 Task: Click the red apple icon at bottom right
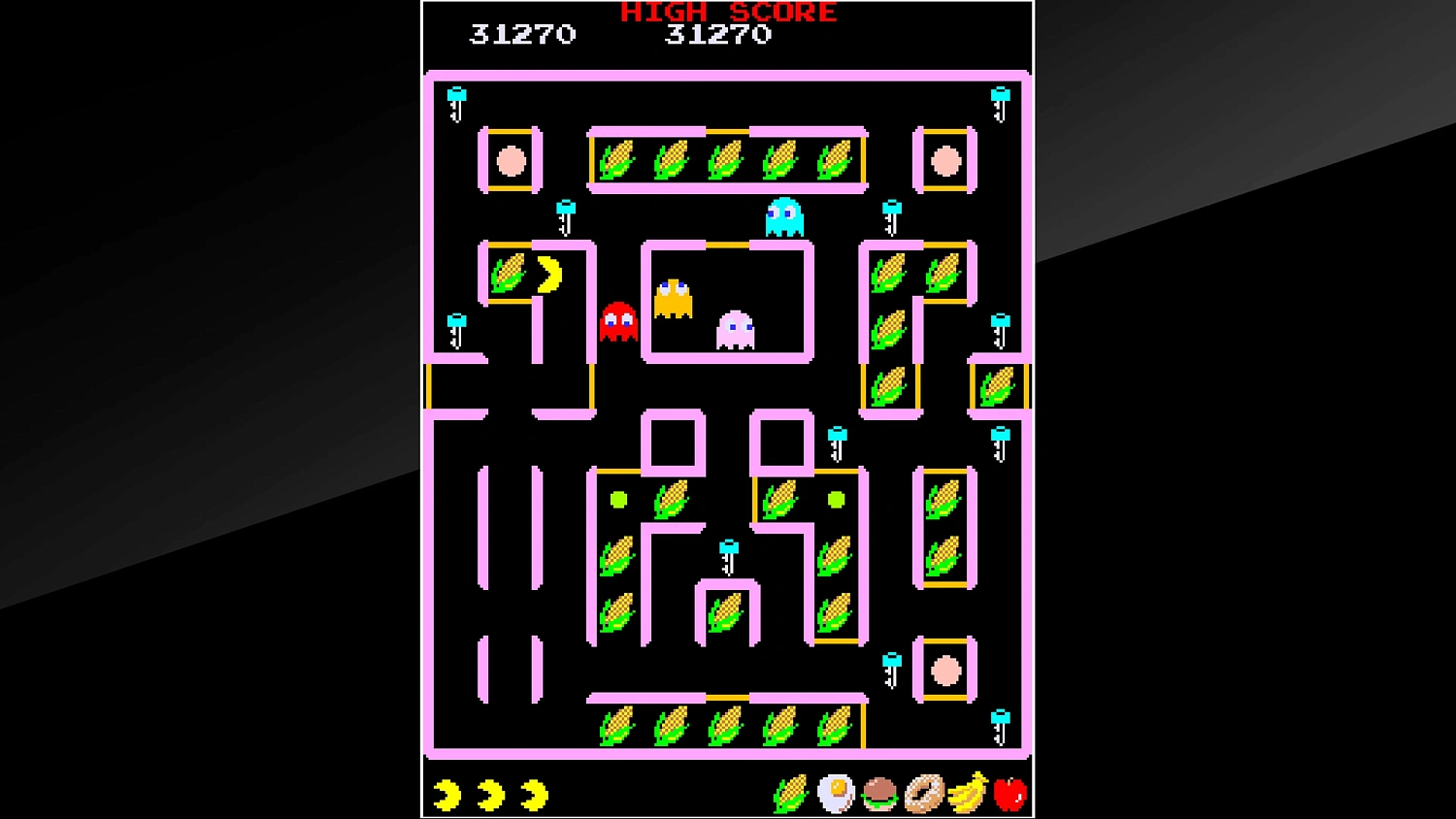(1010, 794)
